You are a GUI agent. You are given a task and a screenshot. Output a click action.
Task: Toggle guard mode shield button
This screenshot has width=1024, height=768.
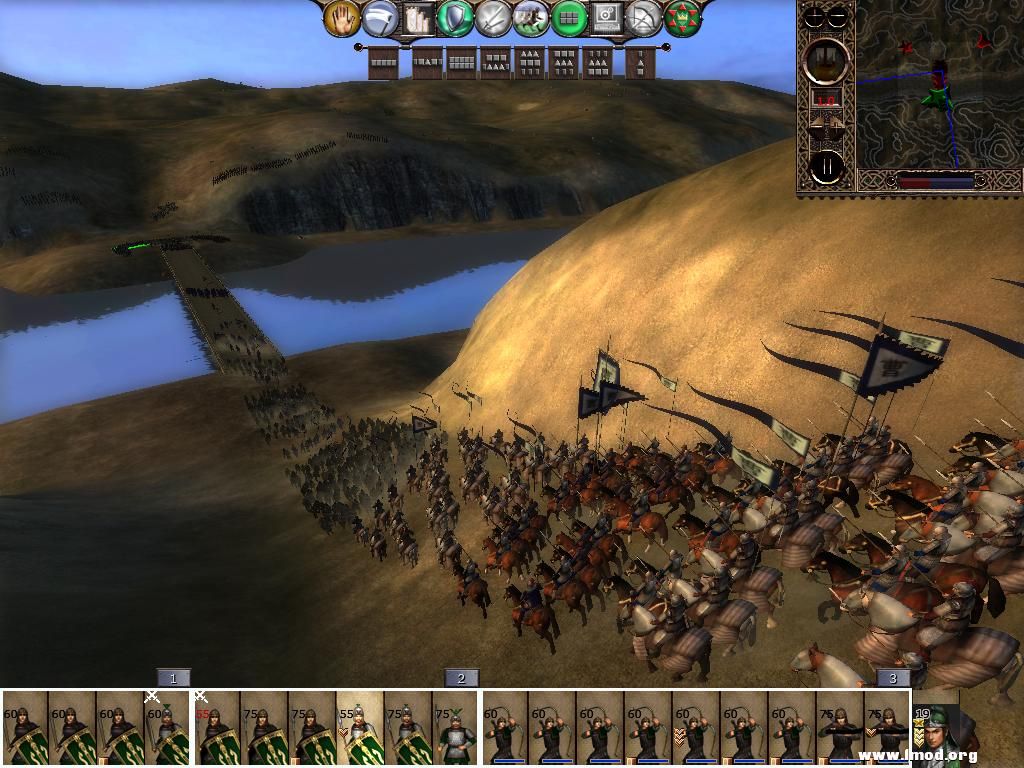point(456,18)
